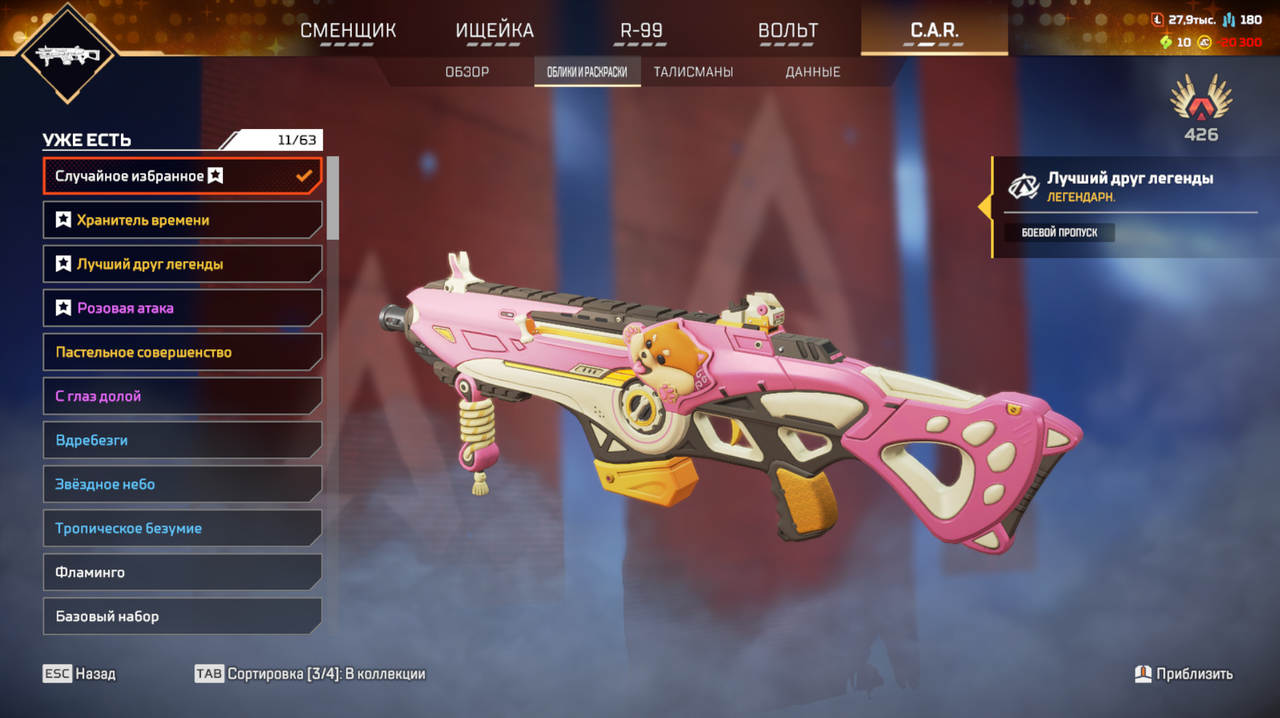
Task: Select the R-99 weapon tab
Action: coord(641,30)
